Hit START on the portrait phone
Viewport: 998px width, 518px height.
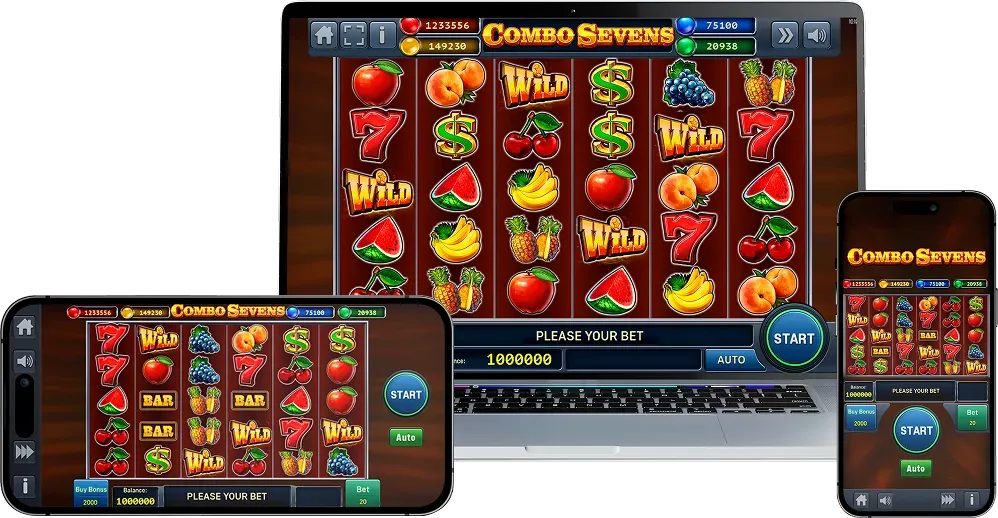click(916, 430)
